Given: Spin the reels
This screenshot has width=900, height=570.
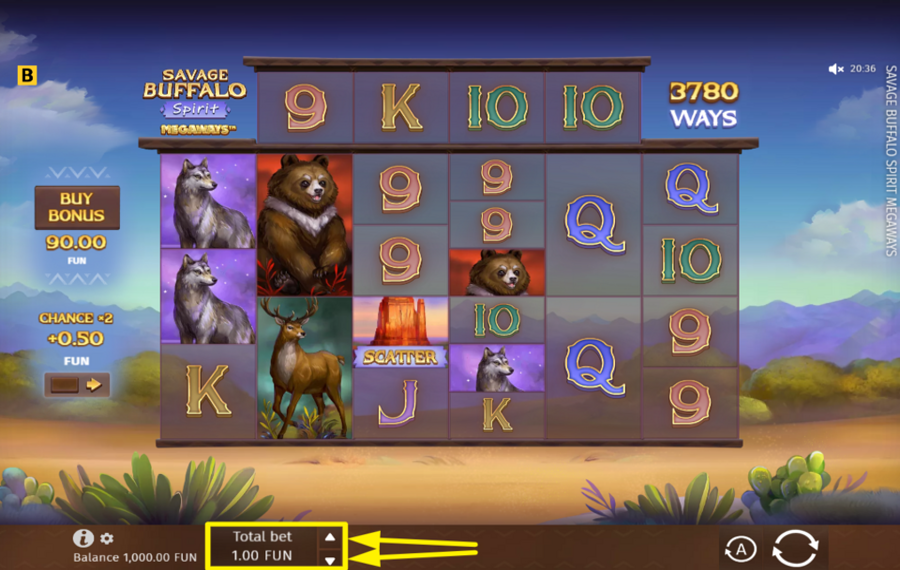Looking at the screenshot, I should tap(795, 548).
